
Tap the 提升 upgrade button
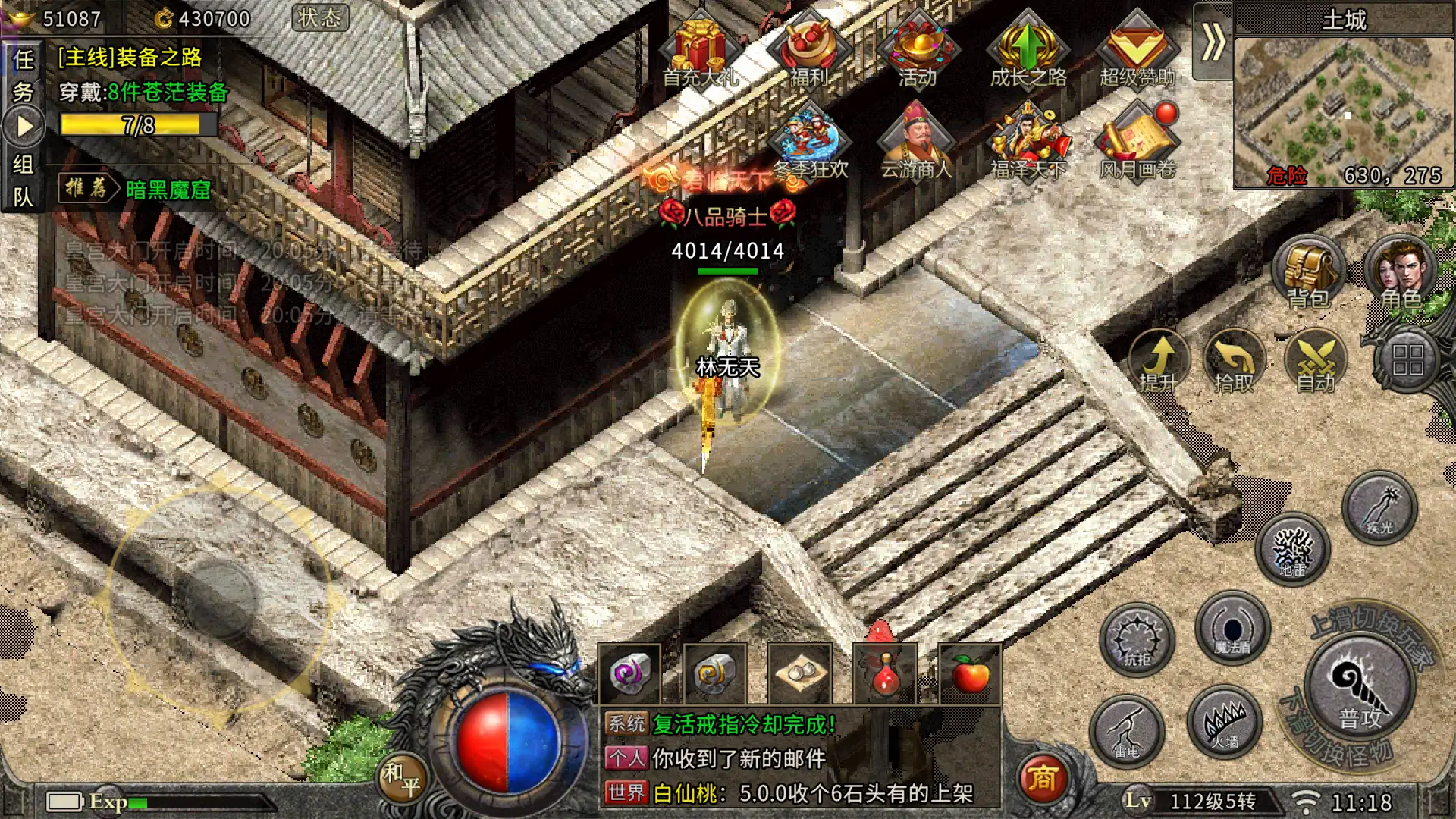click(x=1158, y=360)
